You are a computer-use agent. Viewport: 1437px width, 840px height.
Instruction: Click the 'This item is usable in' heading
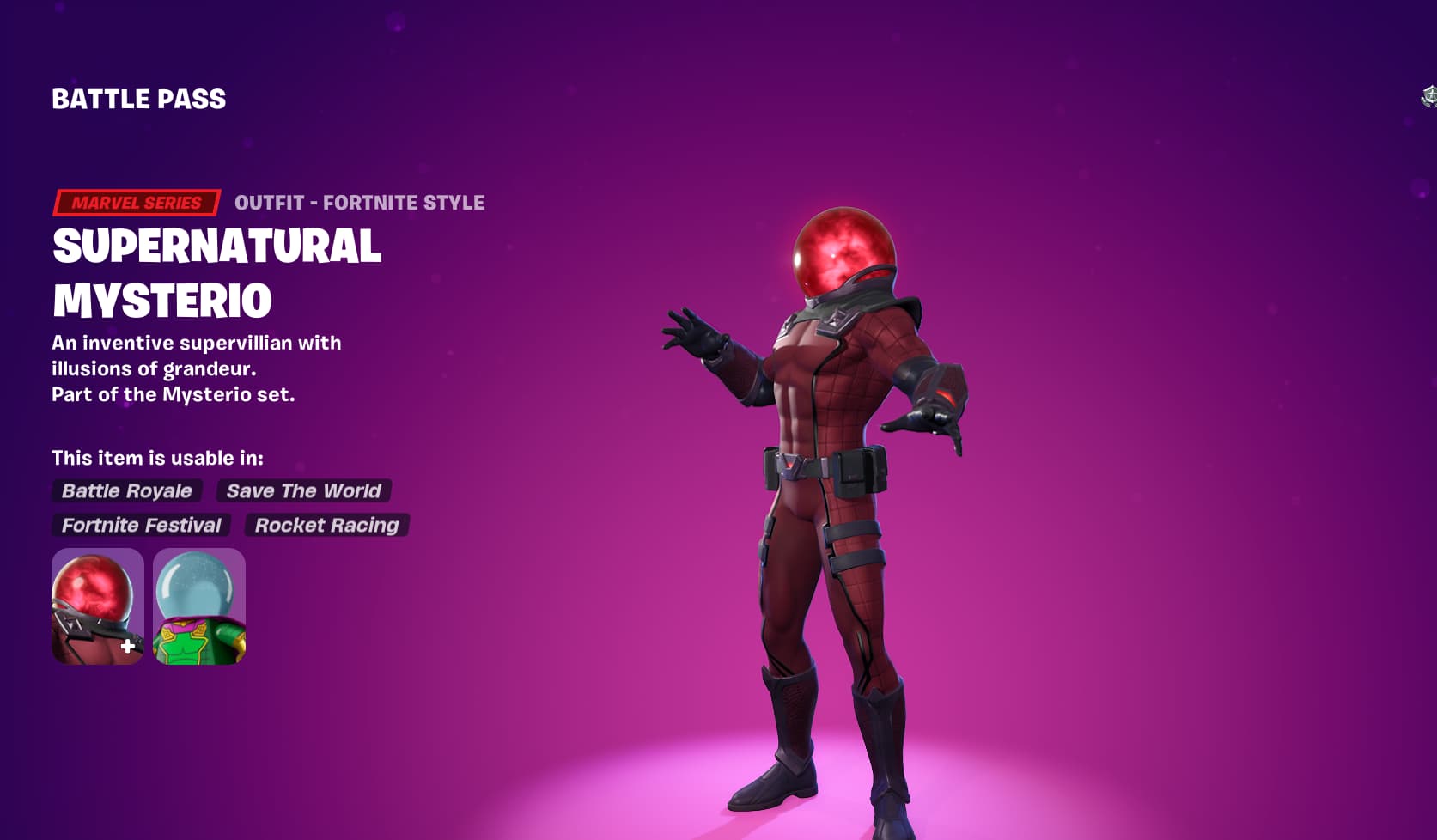(158, 459)
